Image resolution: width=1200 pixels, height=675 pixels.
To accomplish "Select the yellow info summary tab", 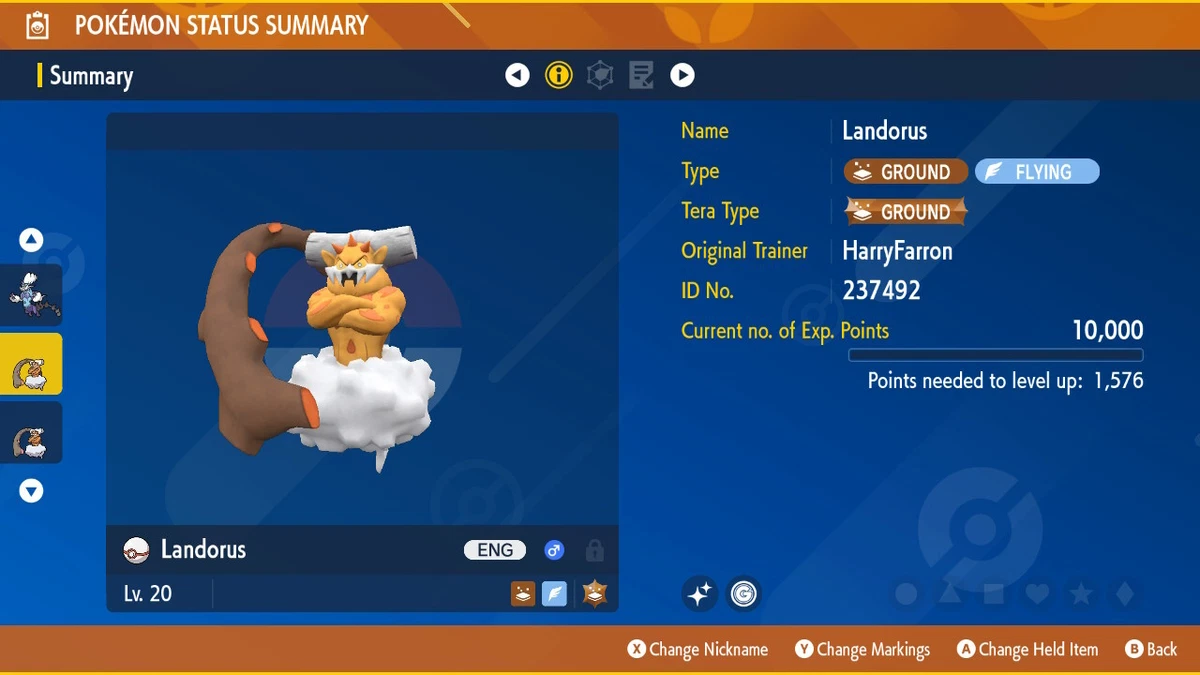I will 559,75.
